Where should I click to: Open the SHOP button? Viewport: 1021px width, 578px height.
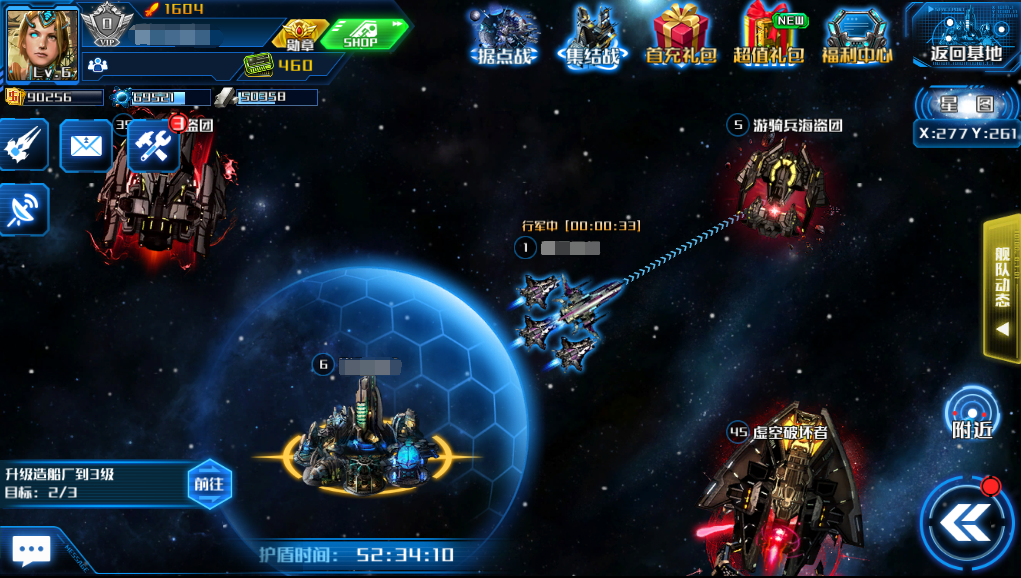coord(362,34)
